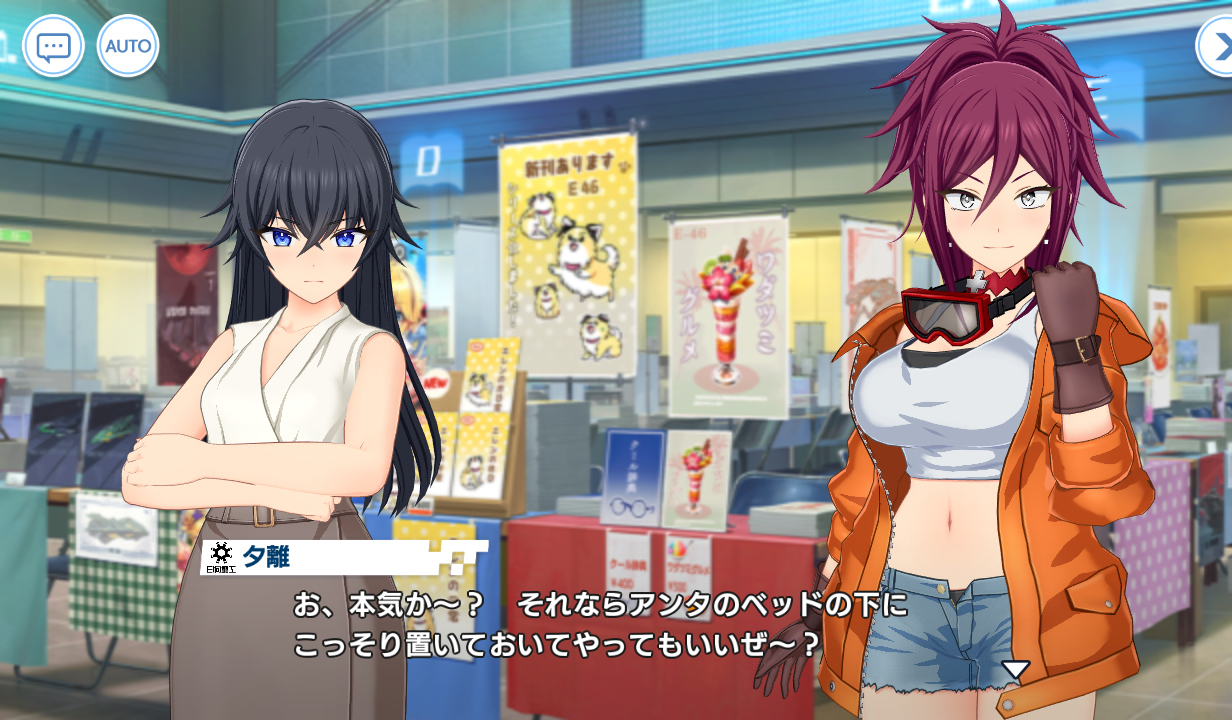Skip the scene with the top-right arrow button
This screenshot has width=1232, height=720.
click(1217, 46)
